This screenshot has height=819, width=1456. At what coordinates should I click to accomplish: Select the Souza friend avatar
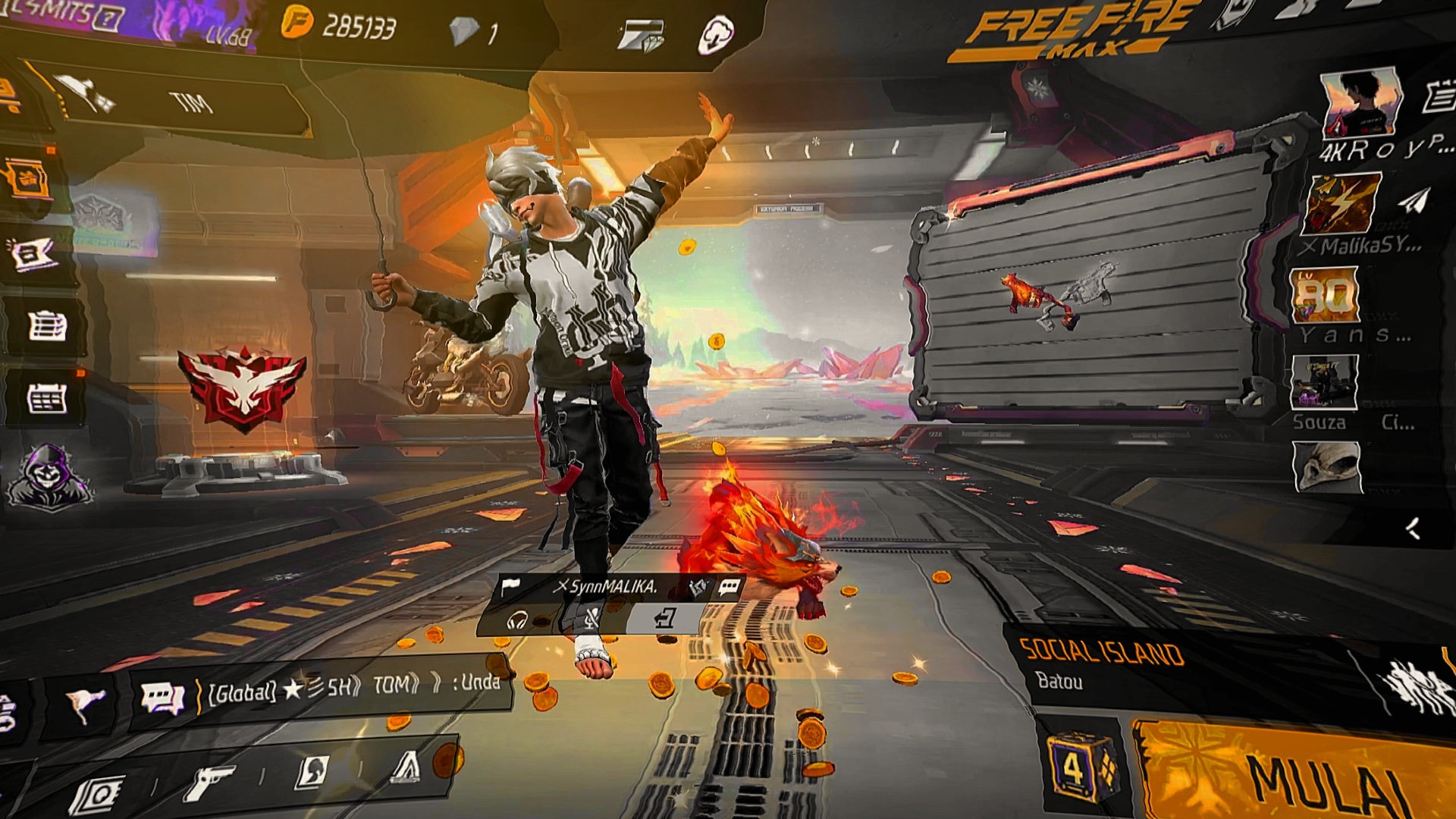1324,382
